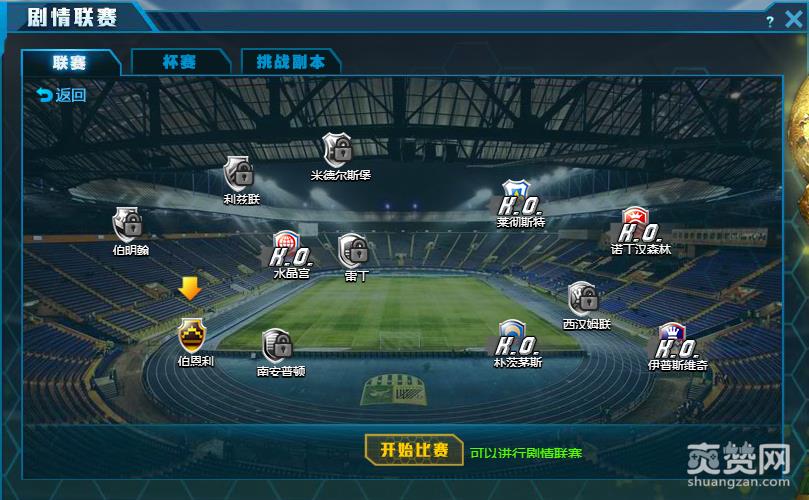Click the defeated 莱彻斯特 team node

pyautogui.click(x=519, y=199)
